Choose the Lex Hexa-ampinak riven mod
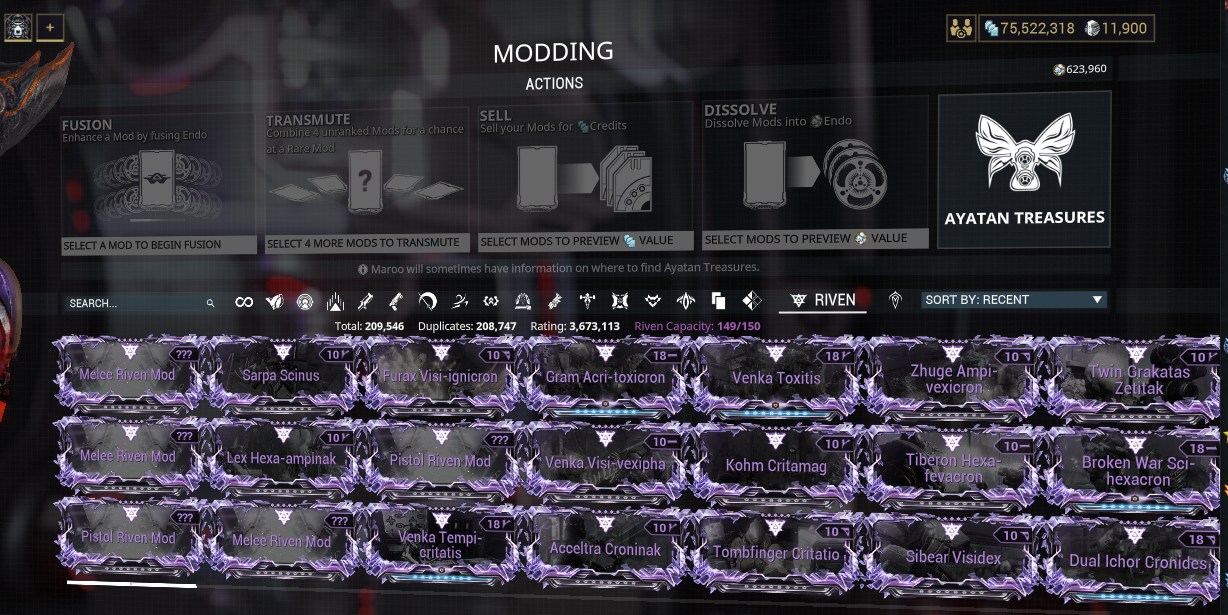Screen dimensions: 1228x615 (281, 459)
